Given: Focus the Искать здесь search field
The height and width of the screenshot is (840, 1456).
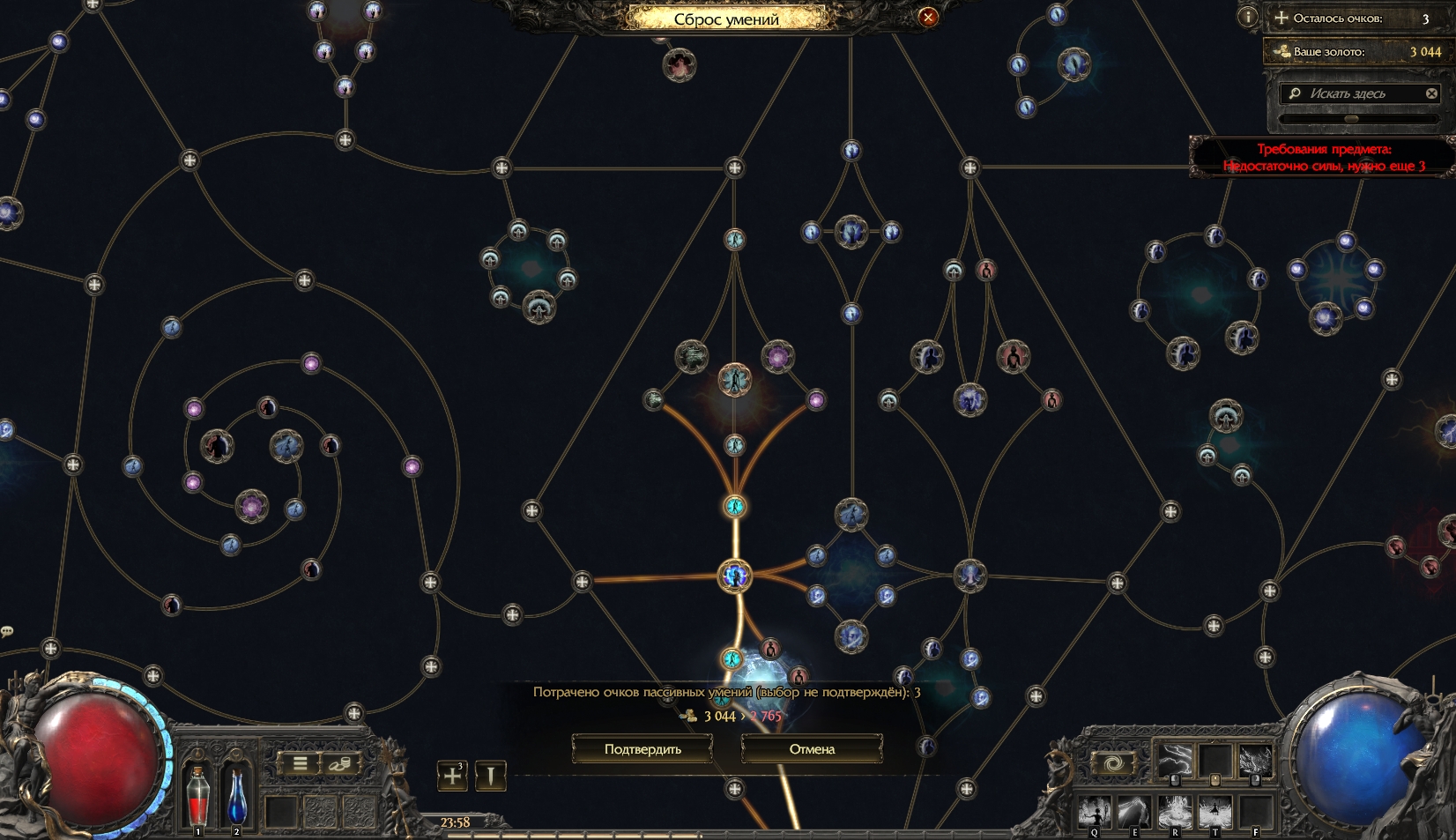Looking at the screenshot, I should pos(1357,93).
